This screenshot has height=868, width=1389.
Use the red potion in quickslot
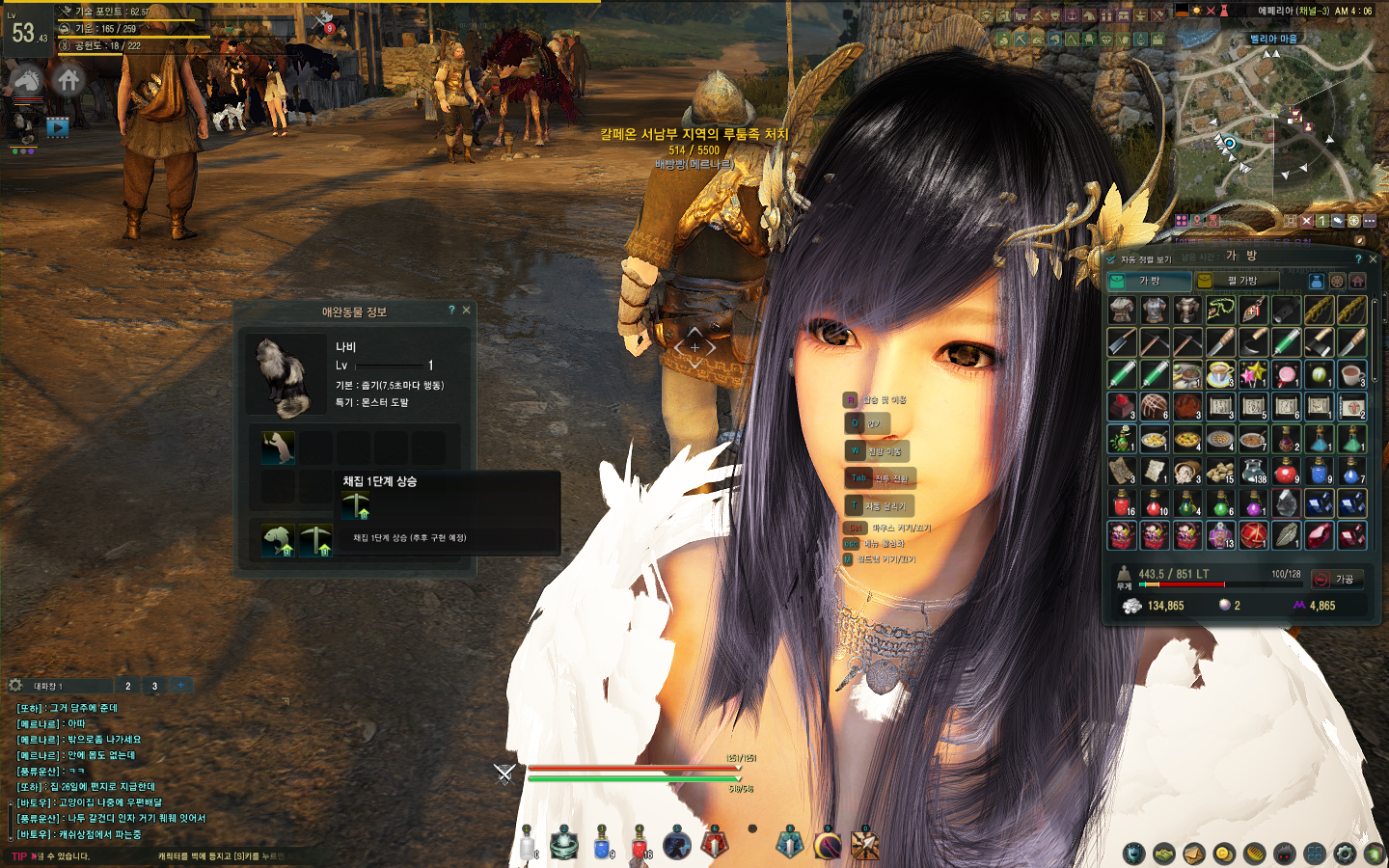[x=639, y=843]
